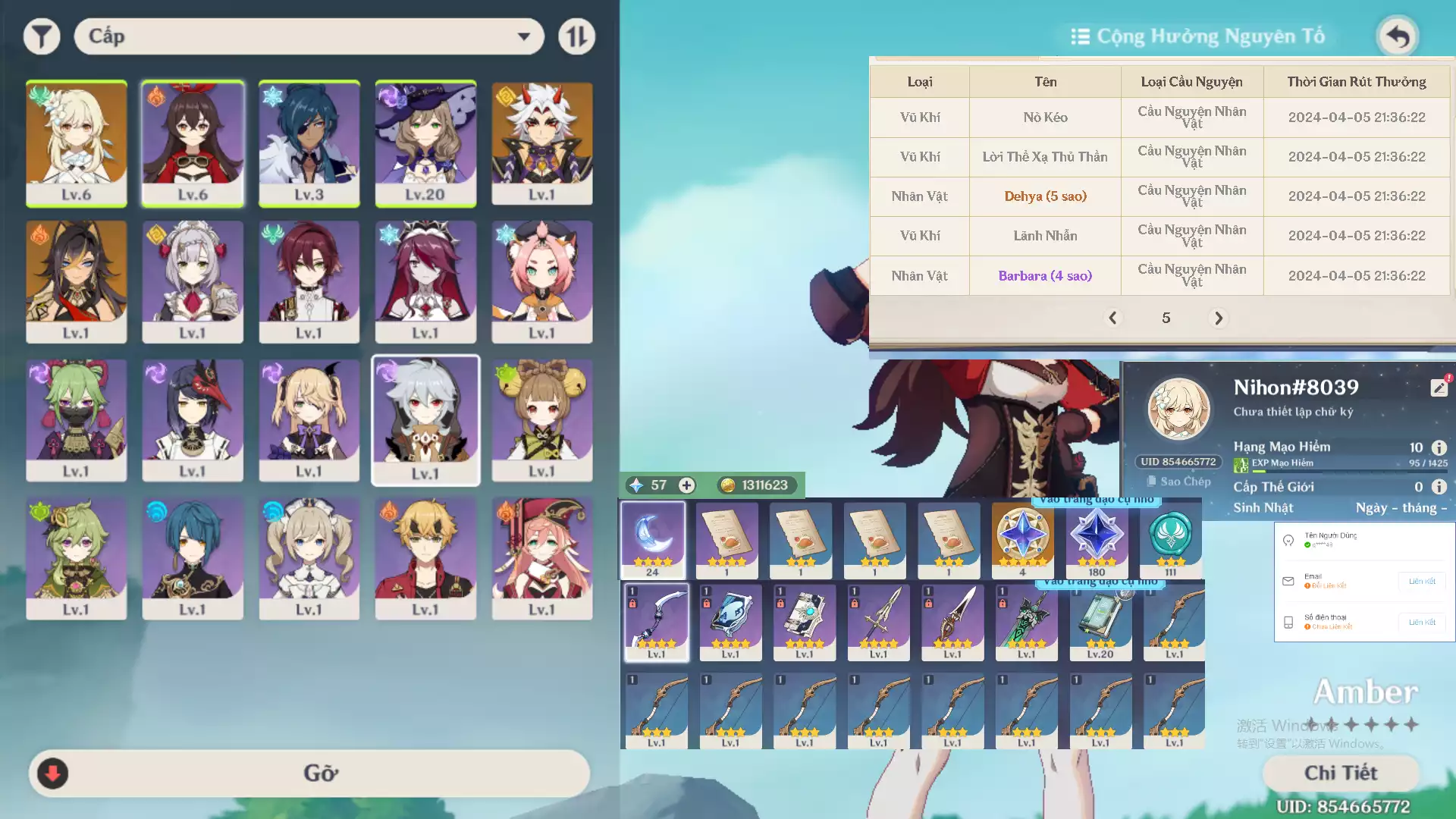Open Chi Tiết details
1456x819 pixels.
click(1341, 773)
